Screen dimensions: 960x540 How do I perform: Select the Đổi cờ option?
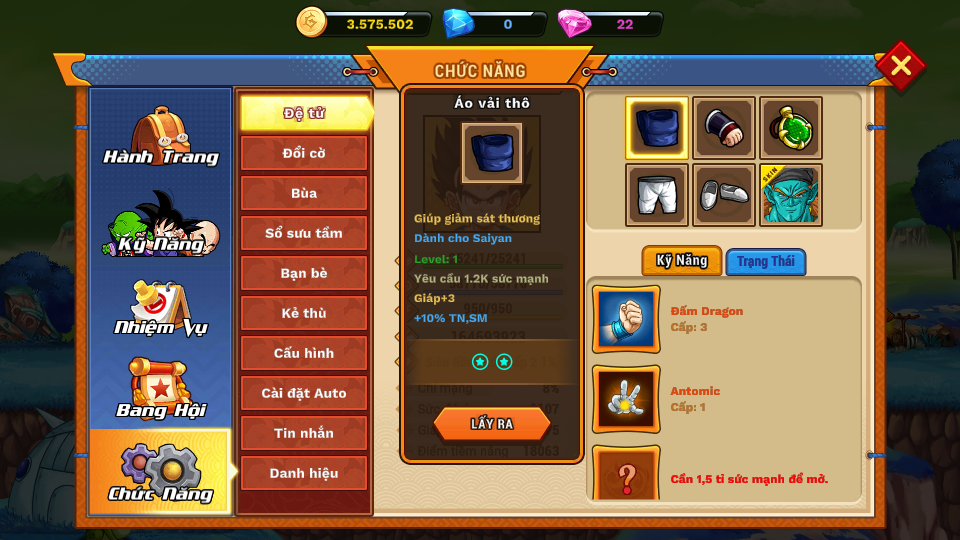click(x=303, y=153)
